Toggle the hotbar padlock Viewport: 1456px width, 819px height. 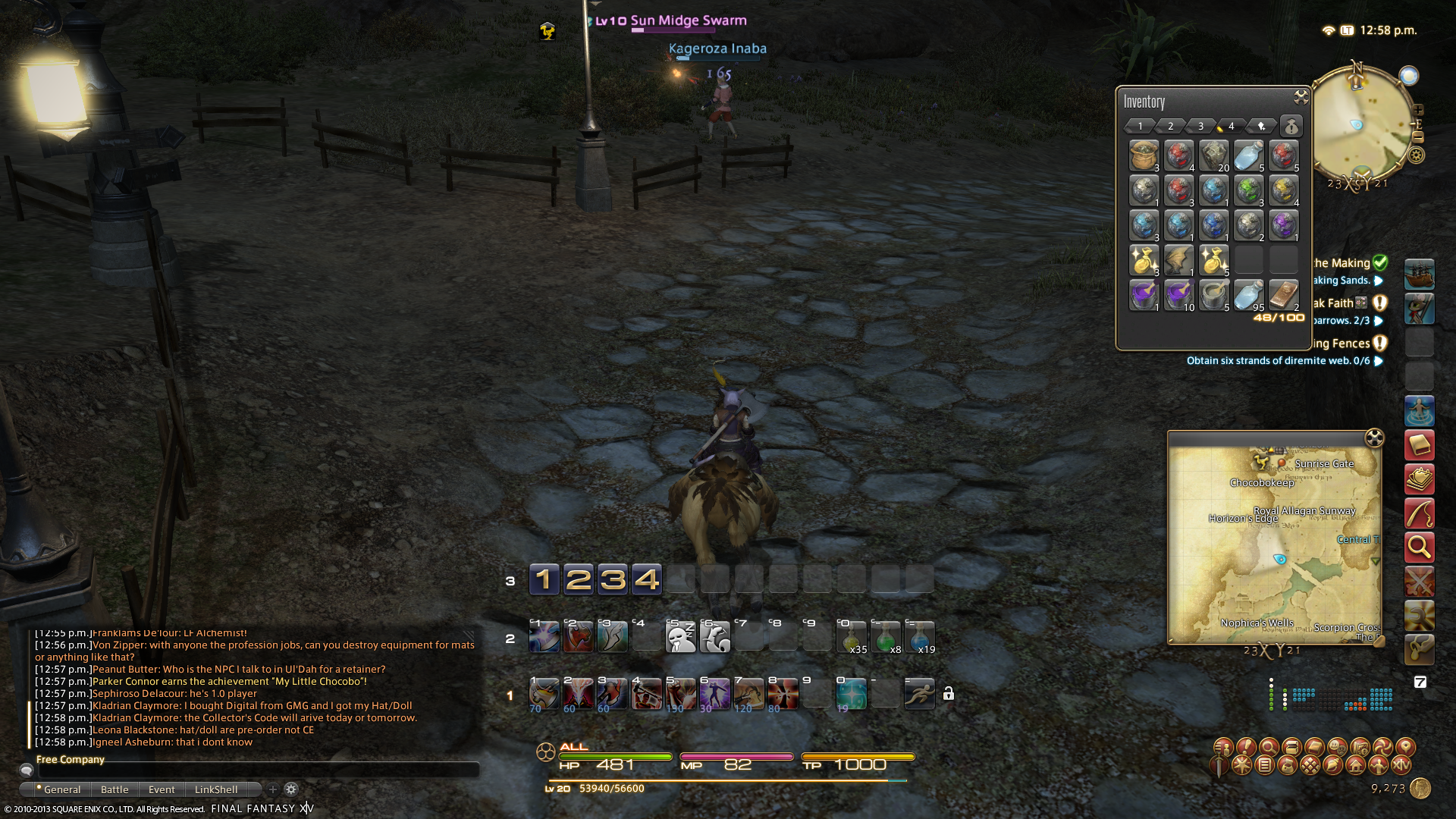948,694
